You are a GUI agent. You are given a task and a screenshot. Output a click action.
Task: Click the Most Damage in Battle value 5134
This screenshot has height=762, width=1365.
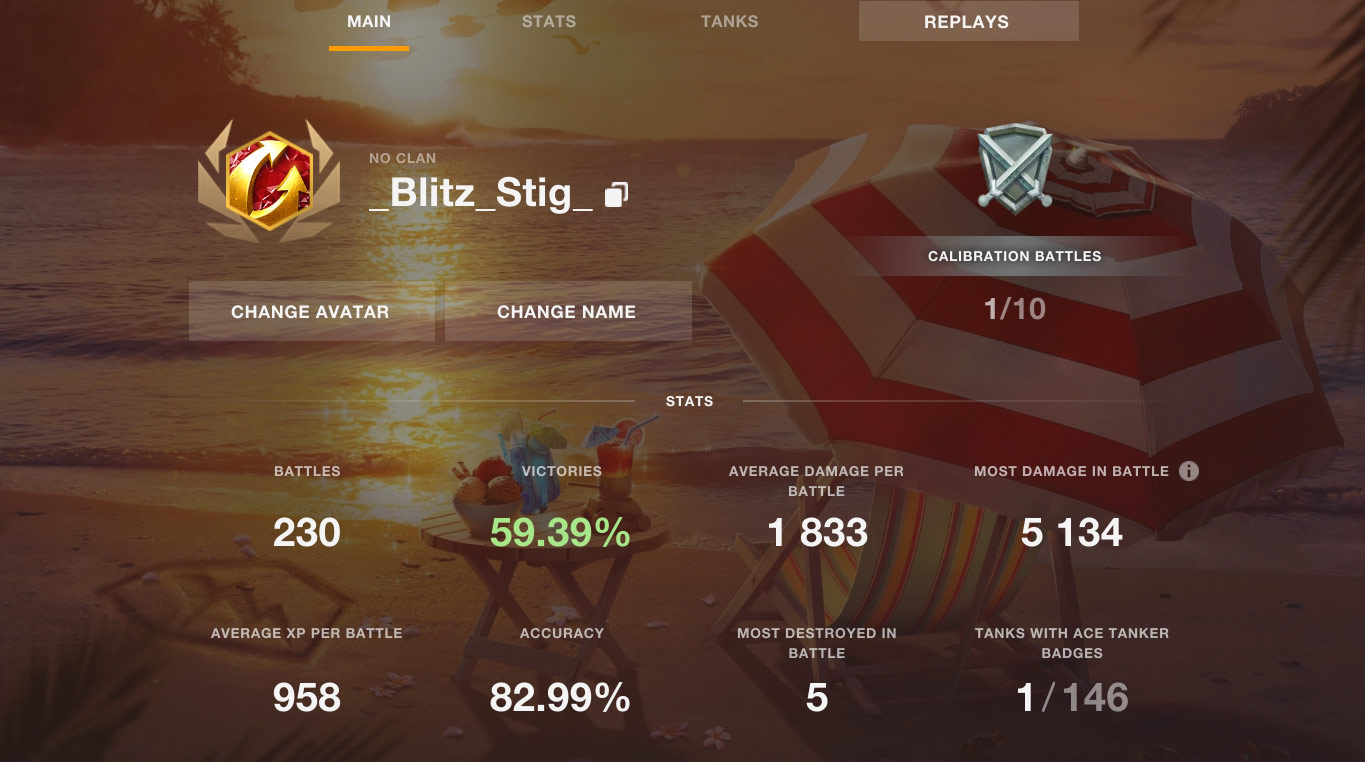(x=1072, y=533)
